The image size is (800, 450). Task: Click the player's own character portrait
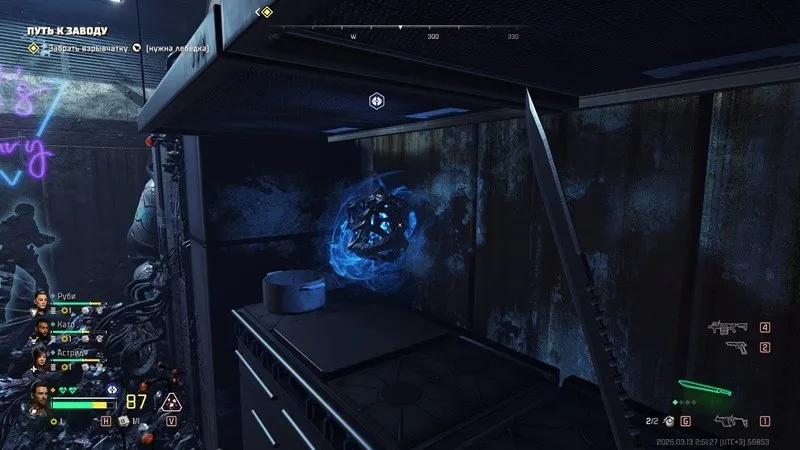pos(40,396)
